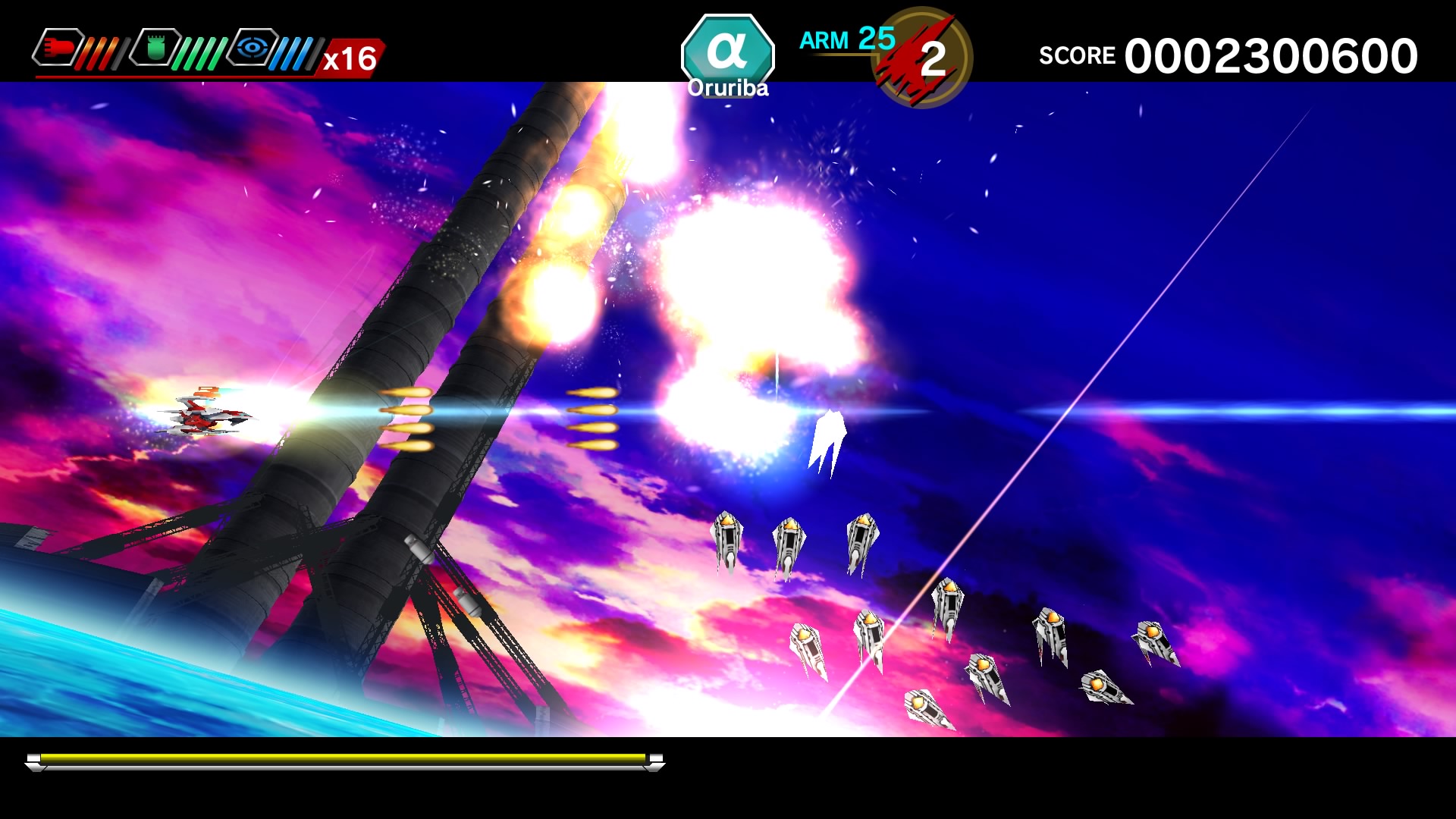Click the red missile power icon
This screenshot has height=819, width=1456.
point(58,48)
